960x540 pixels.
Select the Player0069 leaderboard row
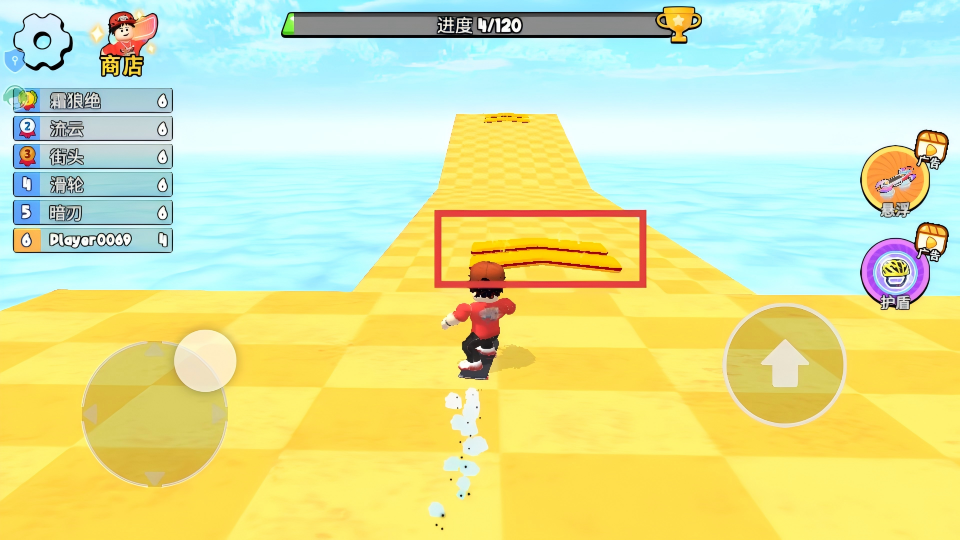point(92,240)
